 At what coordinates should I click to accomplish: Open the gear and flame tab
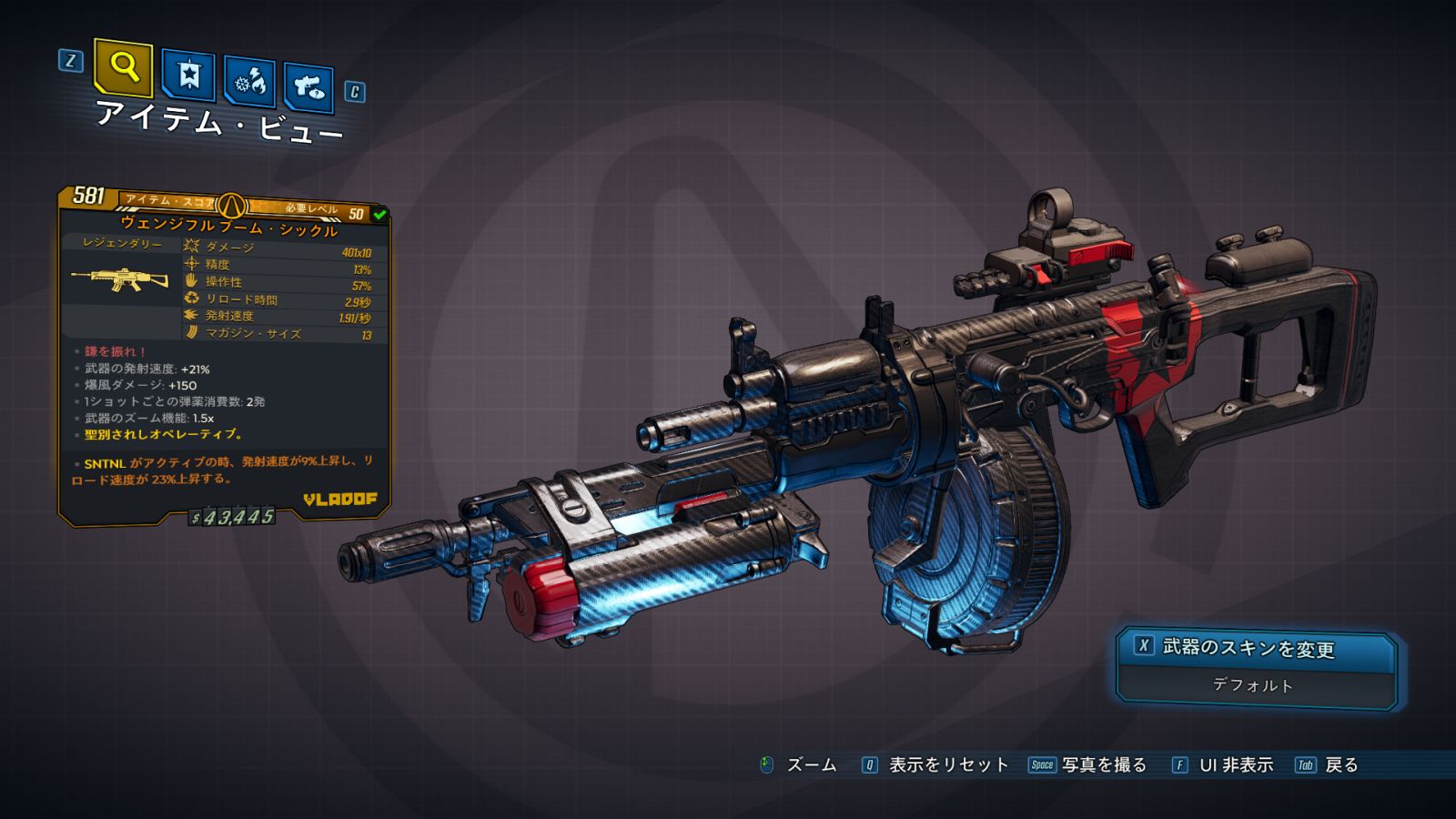point(249,82)
